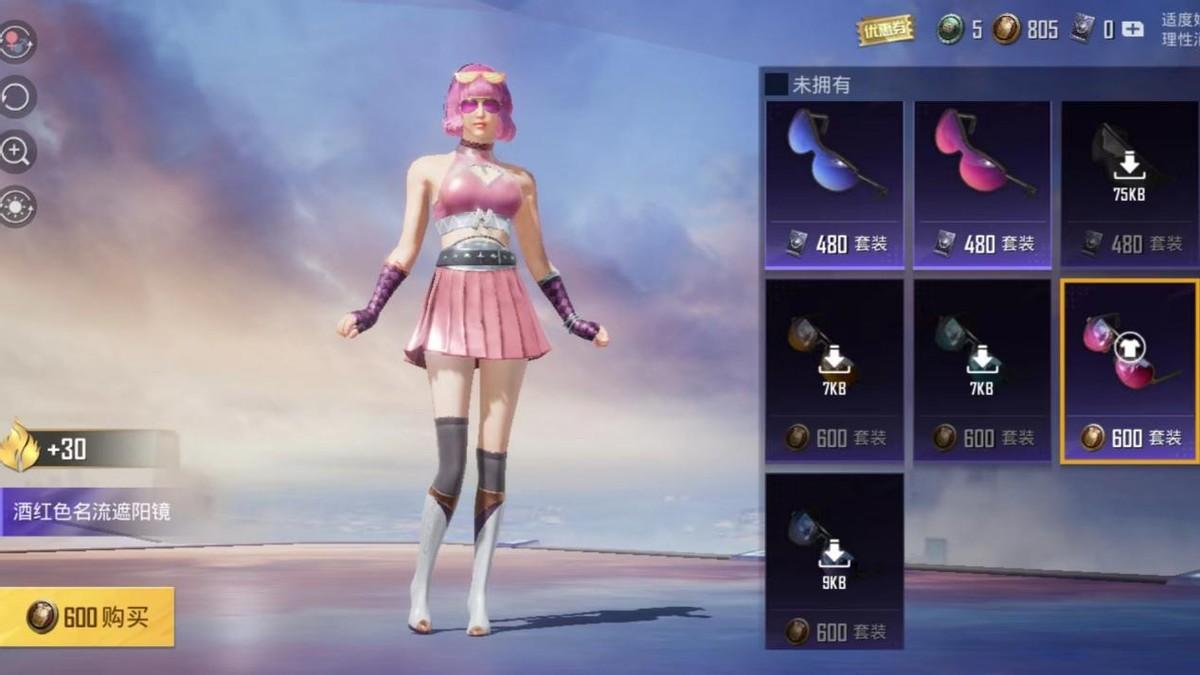
Task: Switch character gender with the top icon
Action: (18, 42)
